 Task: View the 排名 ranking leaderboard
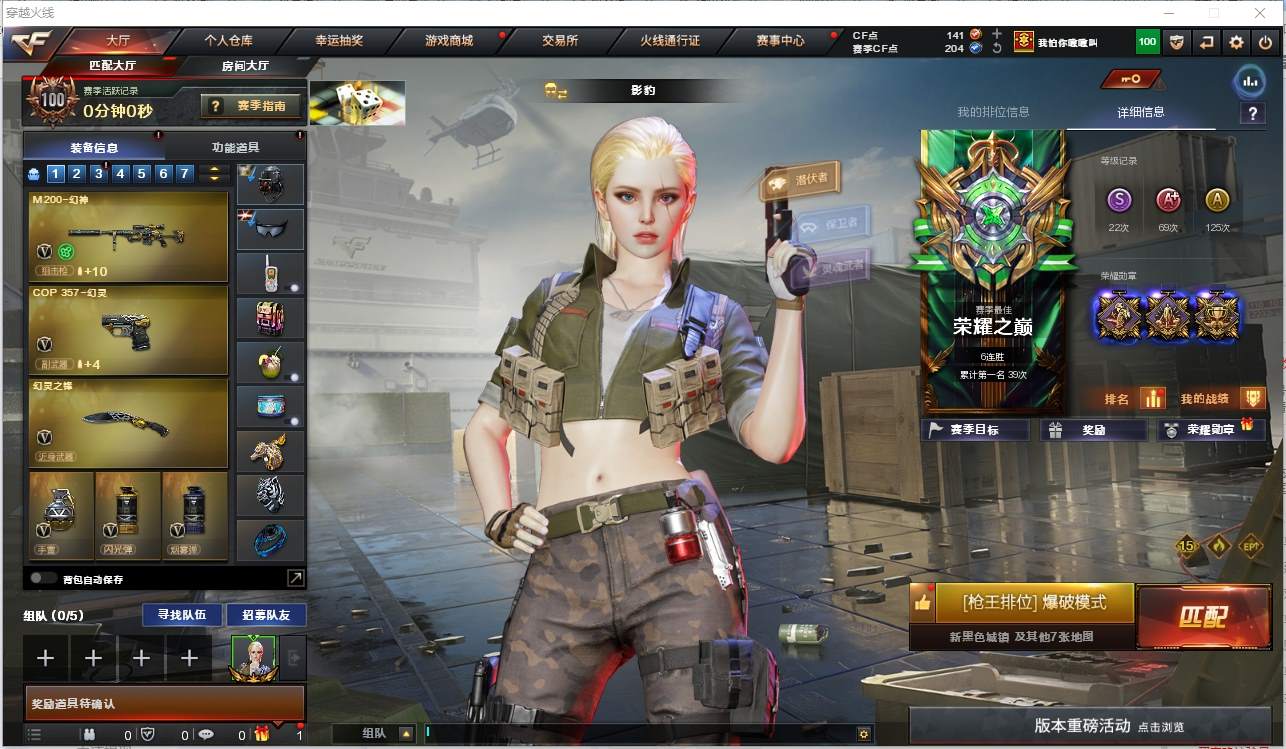[x=1134, y=399]
